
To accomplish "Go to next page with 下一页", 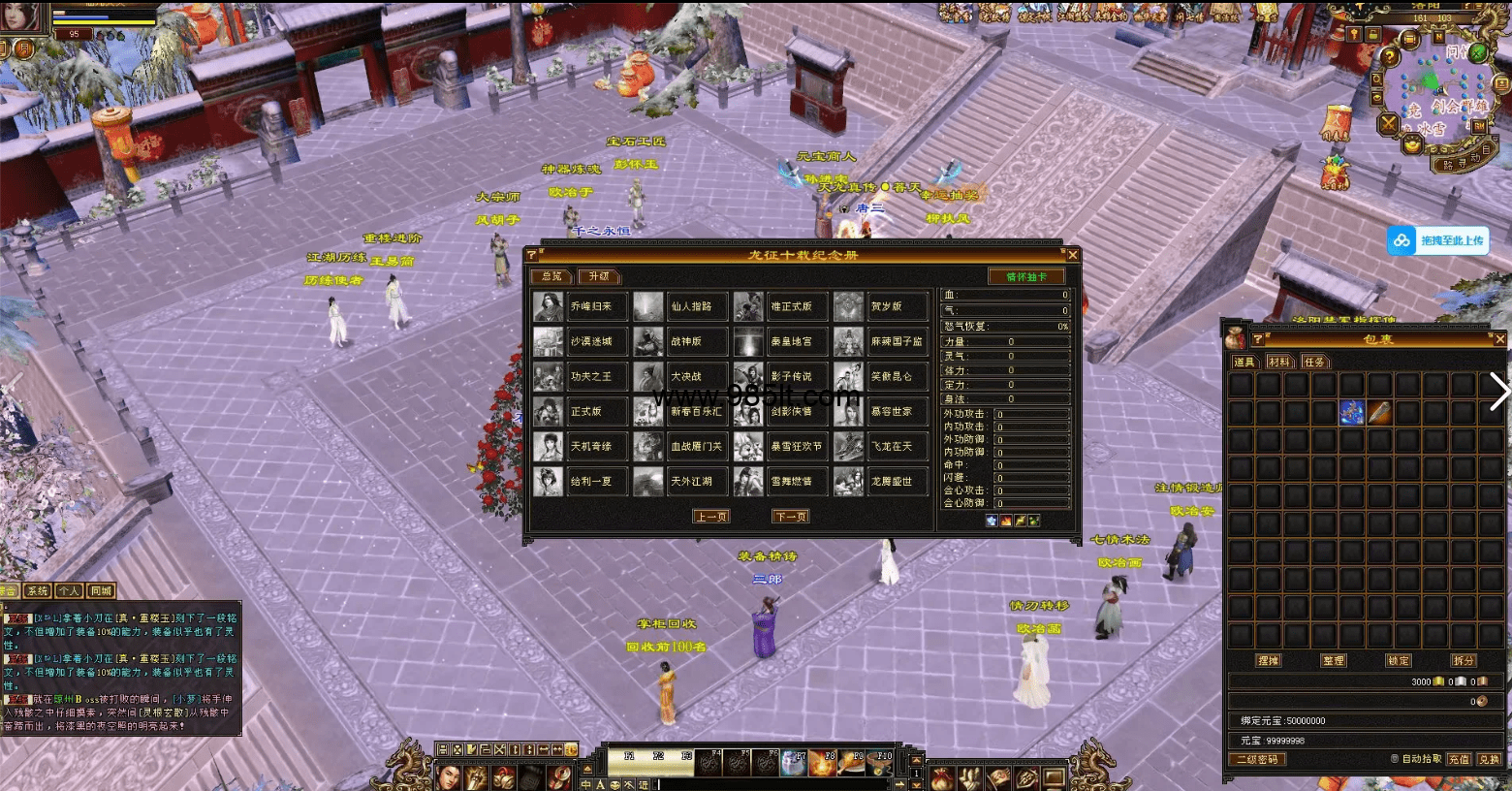I will pyautogui.click(x=790, y=517).
